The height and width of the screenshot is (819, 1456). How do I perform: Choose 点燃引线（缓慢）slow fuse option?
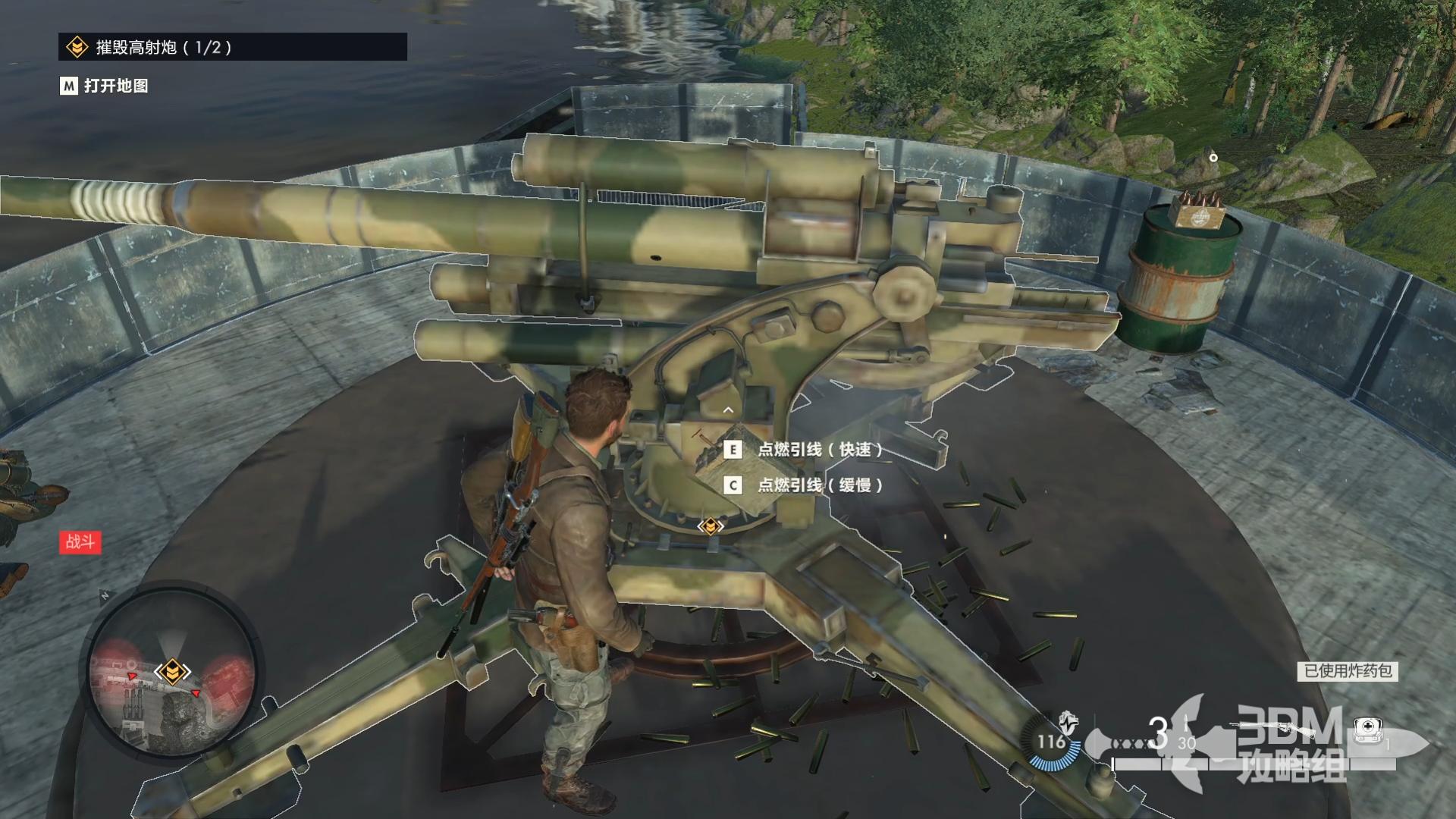click(x=819, y=485)
